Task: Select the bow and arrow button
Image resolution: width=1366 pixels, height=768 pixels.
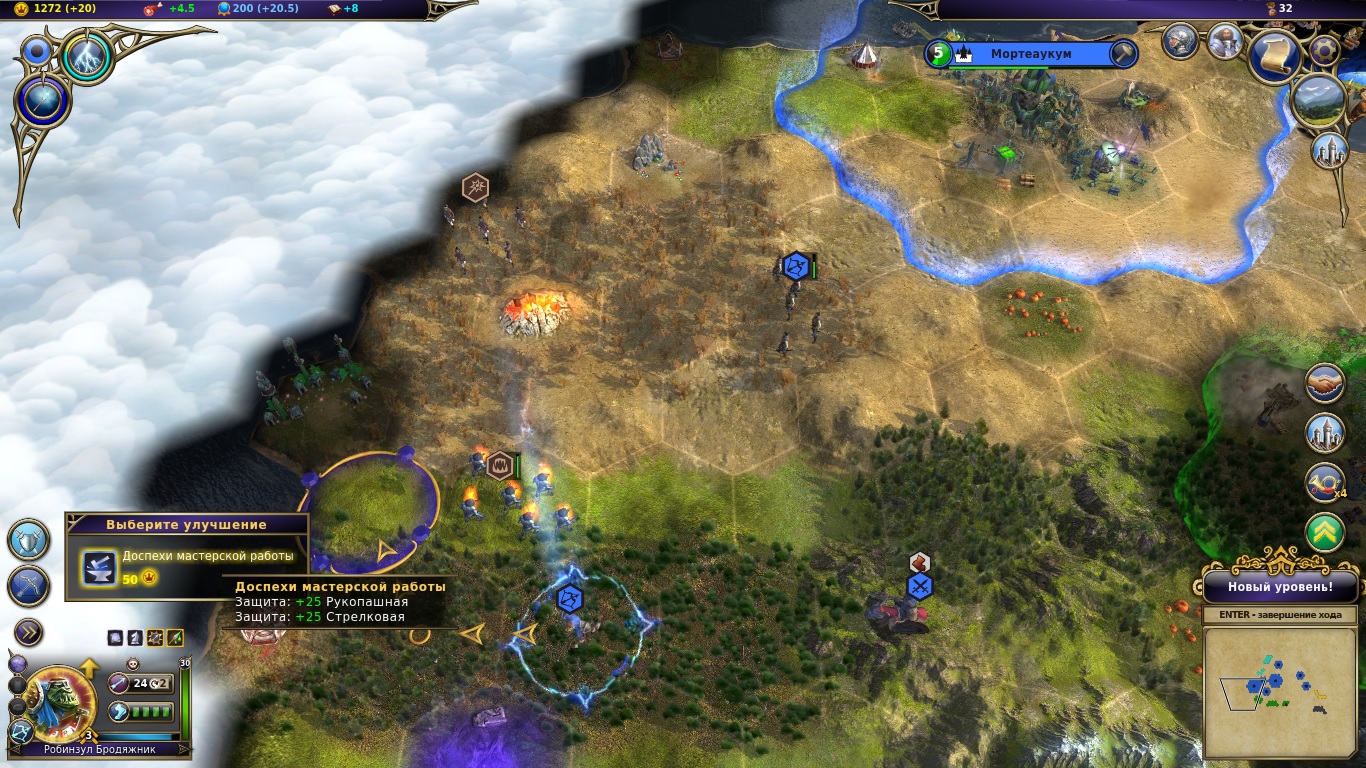Action: pyautogui.click(x=29, y=586)
